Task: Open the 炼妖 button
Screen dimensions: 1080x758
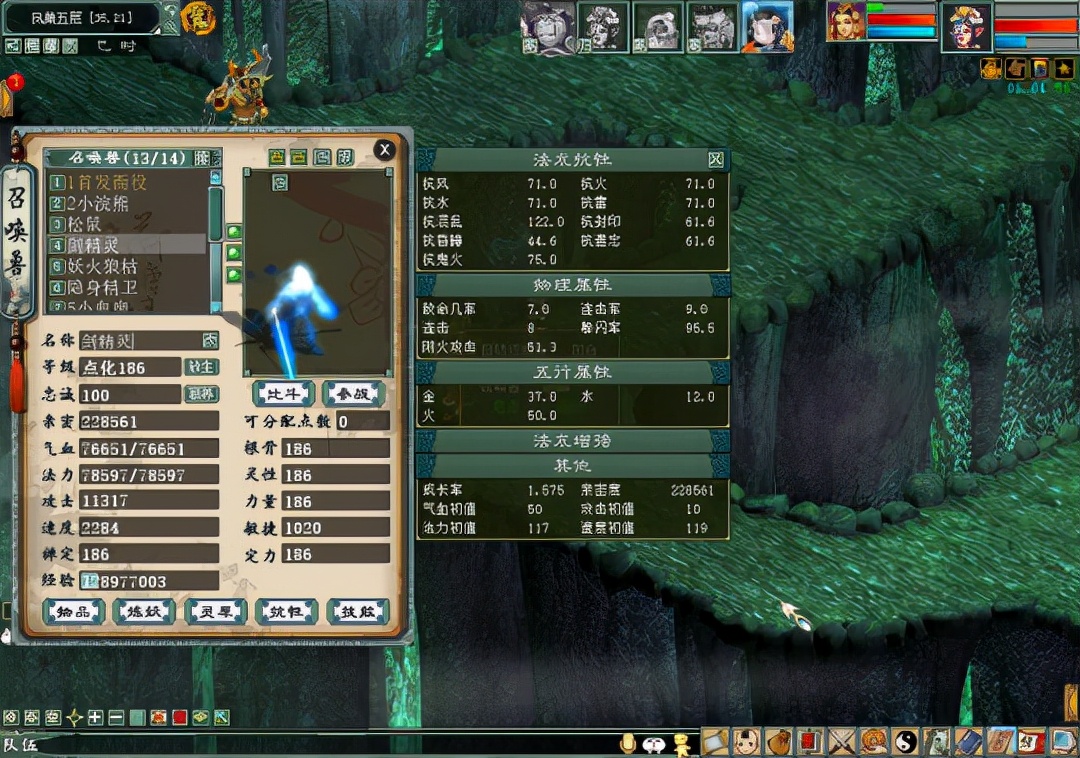Action: pyautogui.click(x=144, y=612)
